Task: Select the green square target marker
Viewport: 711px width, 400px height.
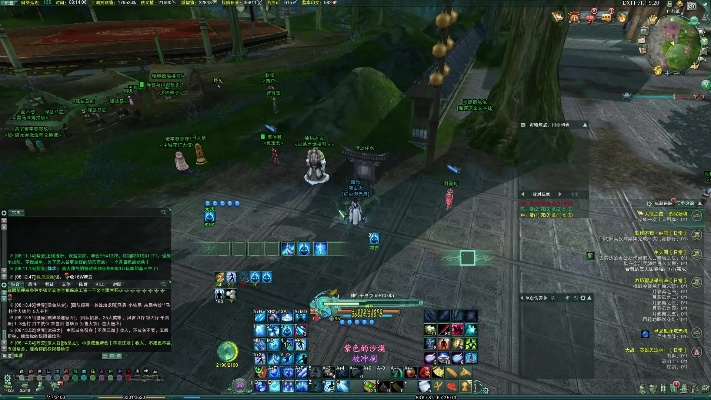Action: pyautogui.click(x=467, y=257)
